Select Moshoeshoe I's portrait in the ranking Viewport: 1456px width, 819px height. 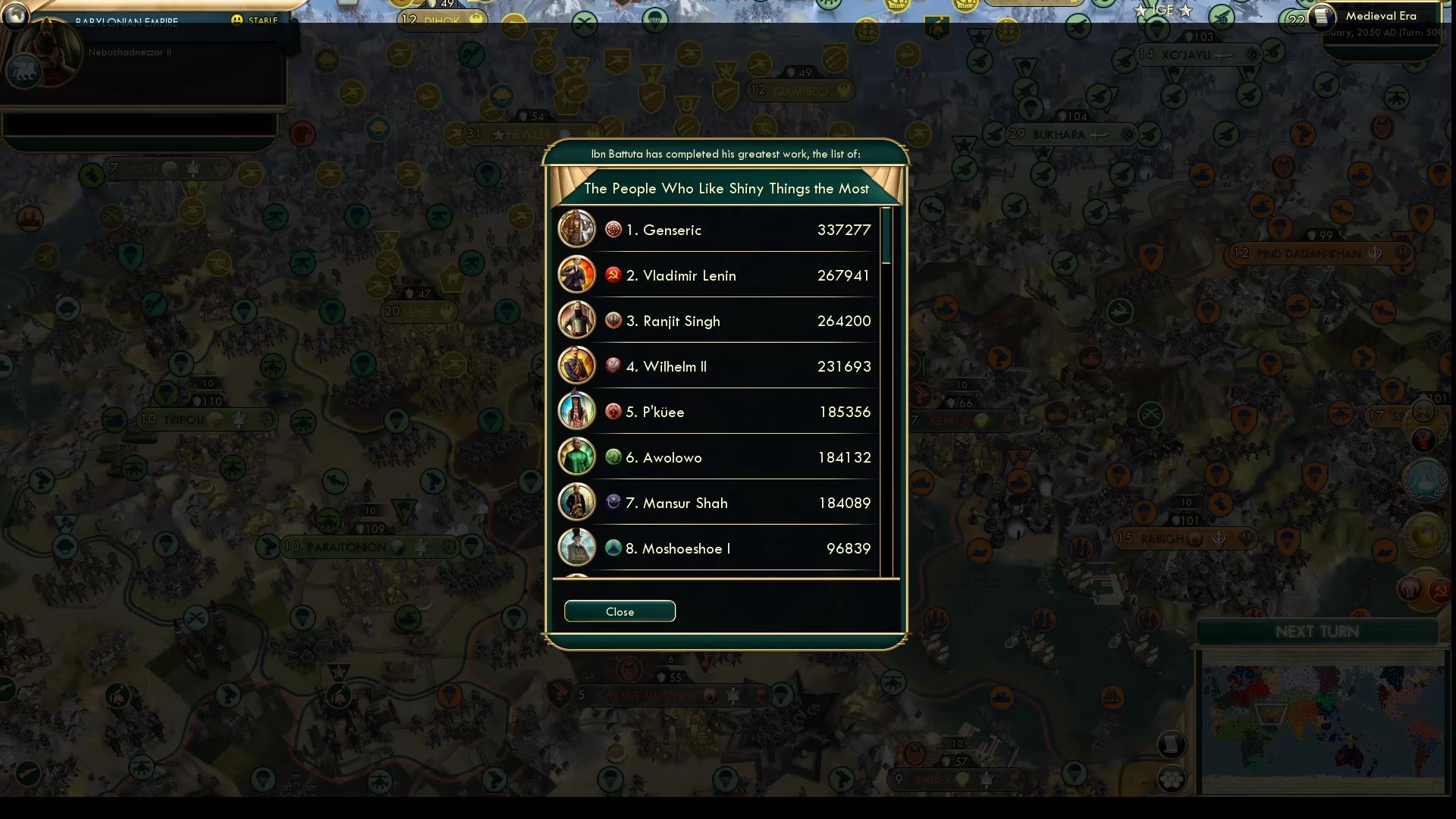[576, 548]
